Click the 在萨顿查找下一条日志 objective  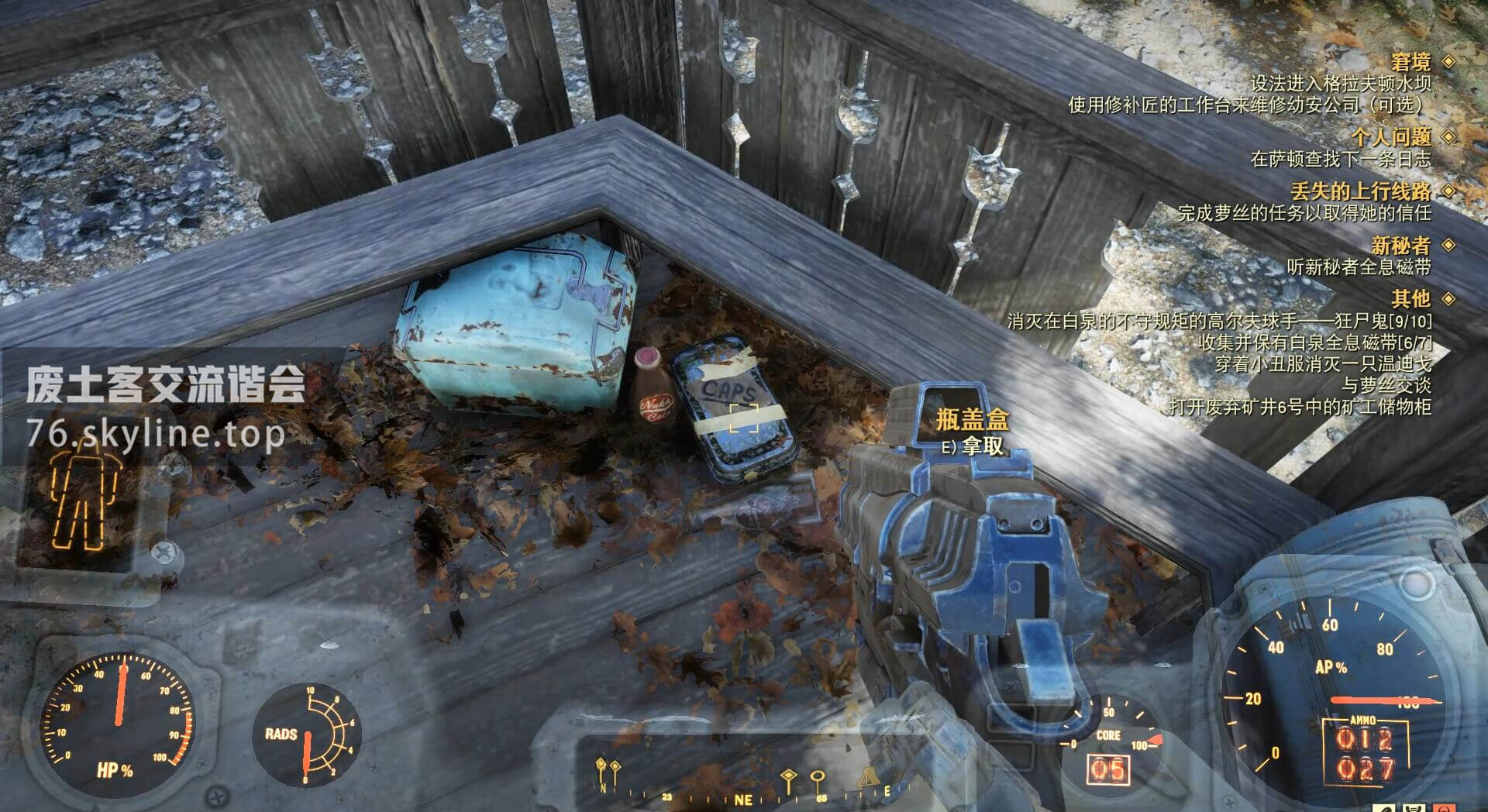coord(1340,160)
